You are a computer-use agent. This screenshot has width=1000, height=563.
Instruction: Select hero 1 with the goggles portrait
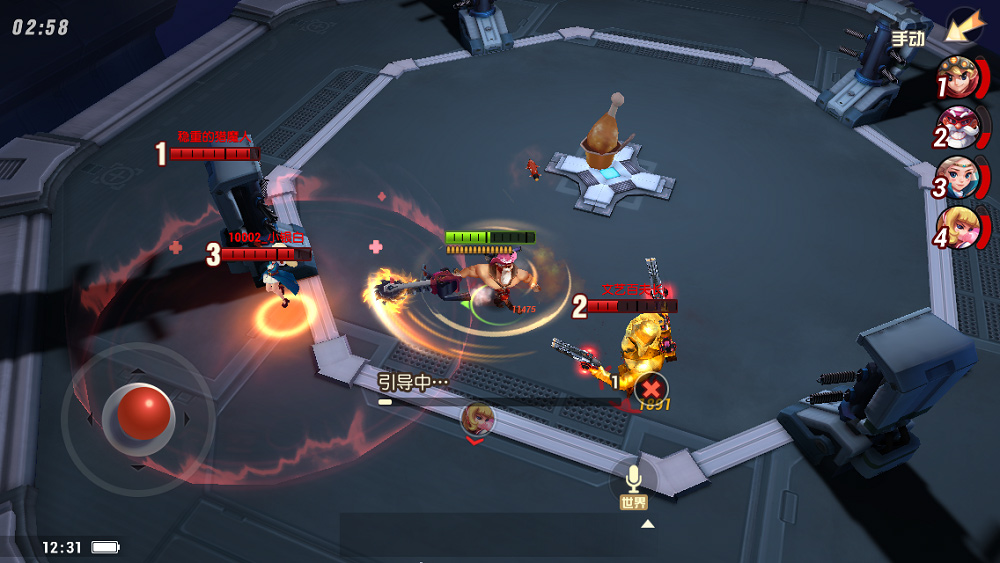pos(958,79)
